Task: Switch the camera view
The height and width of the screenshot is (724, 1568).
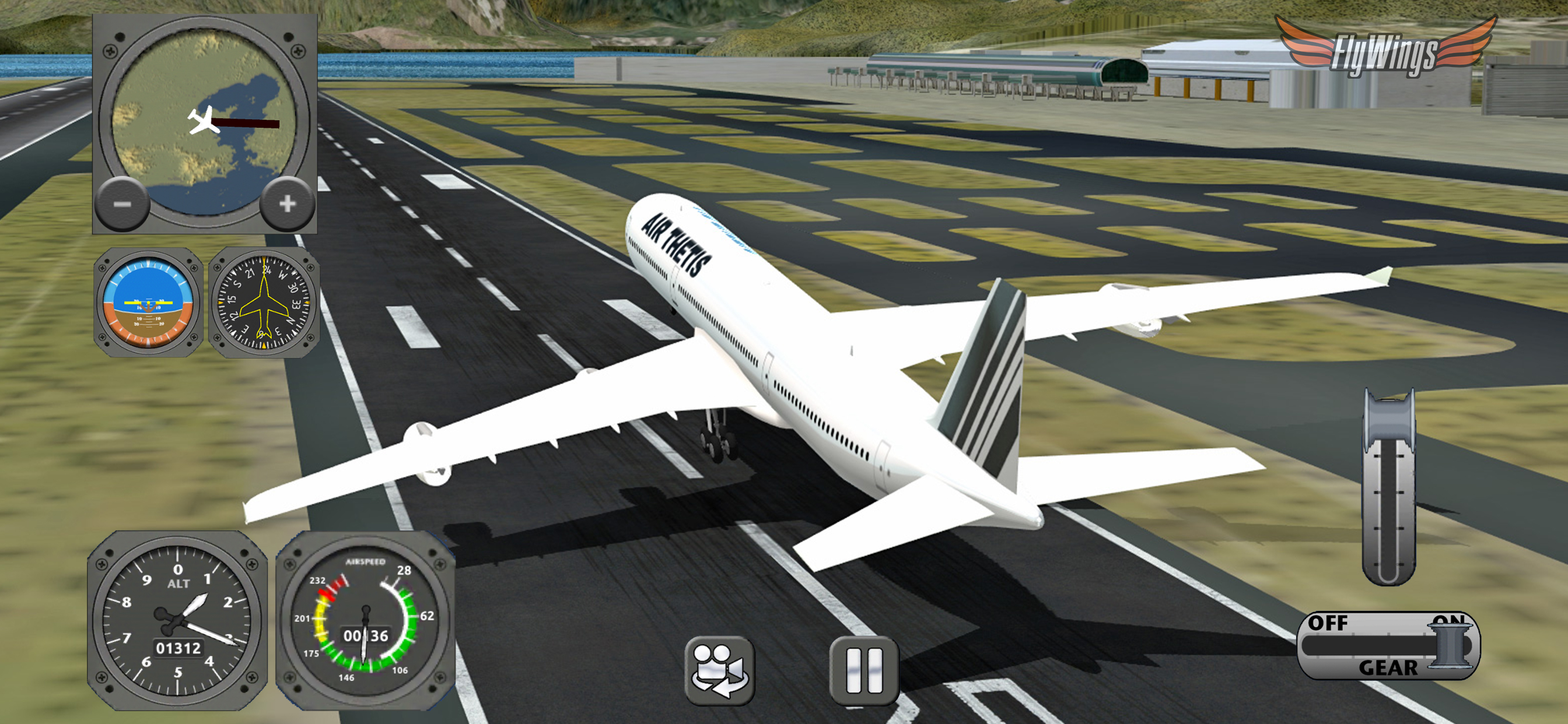Action: click(x=719, y=670)
